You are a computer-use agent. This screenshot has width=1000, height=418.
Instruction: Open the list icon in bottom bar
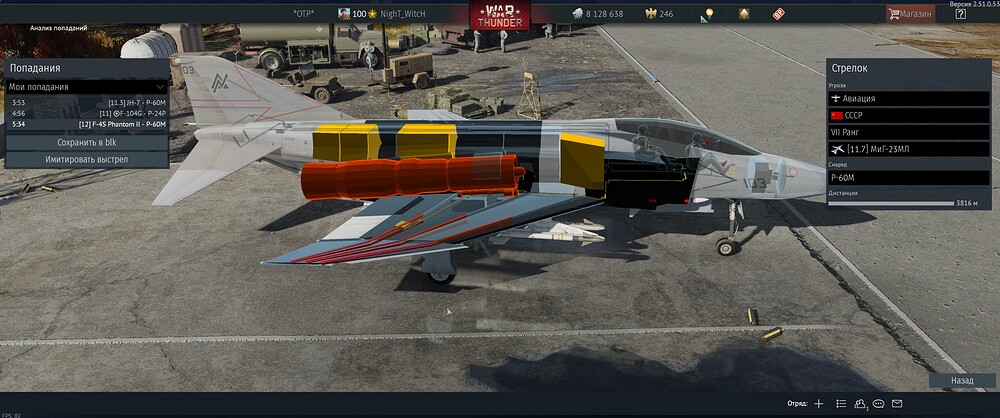coord(841,403)
